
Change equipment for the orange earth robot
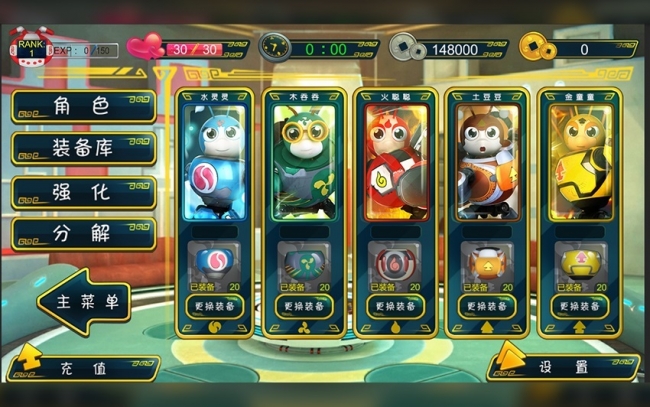click(488, 307)
